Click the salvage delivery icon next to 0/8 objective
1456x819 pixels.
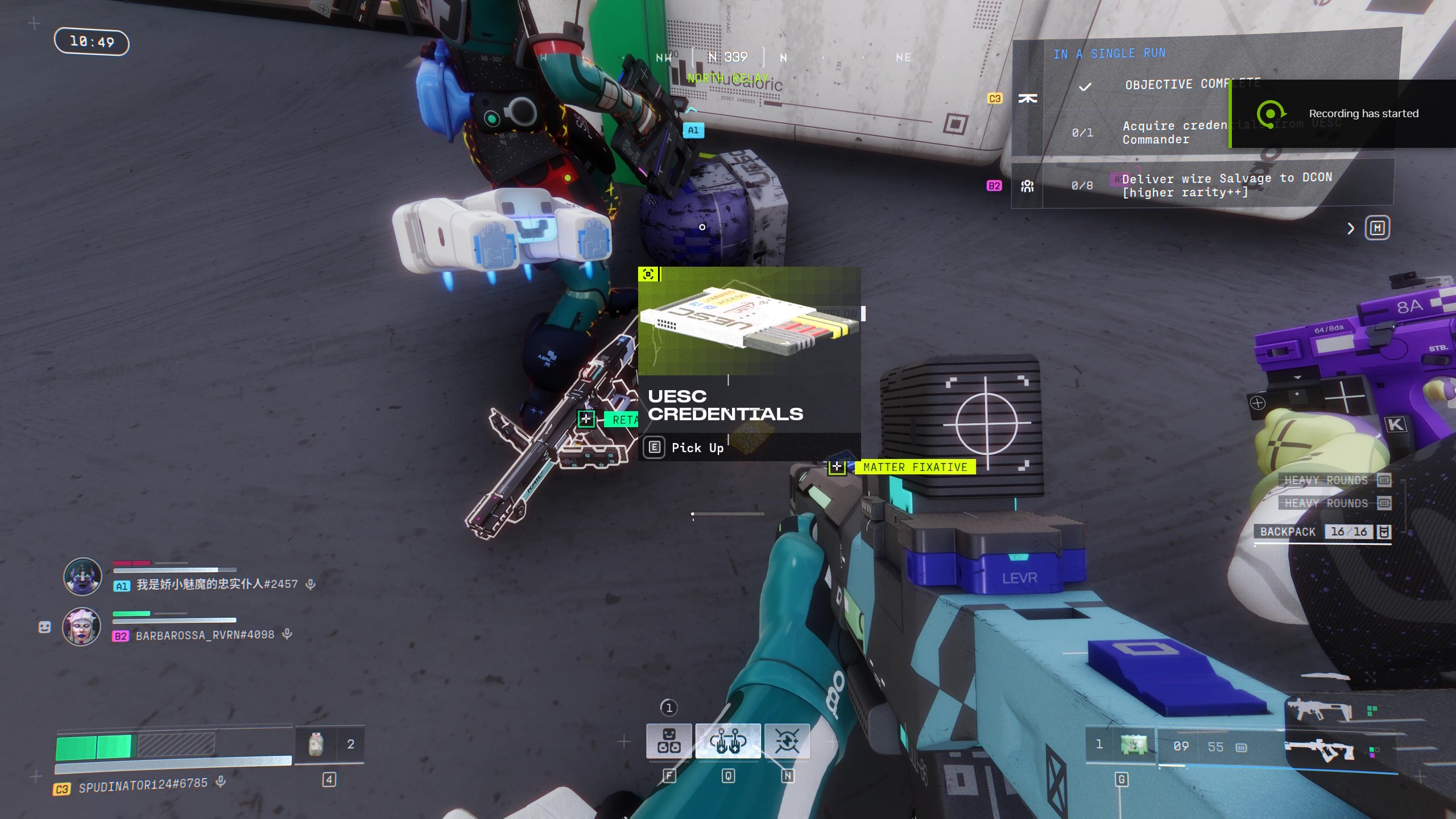tap(1028, 185)
